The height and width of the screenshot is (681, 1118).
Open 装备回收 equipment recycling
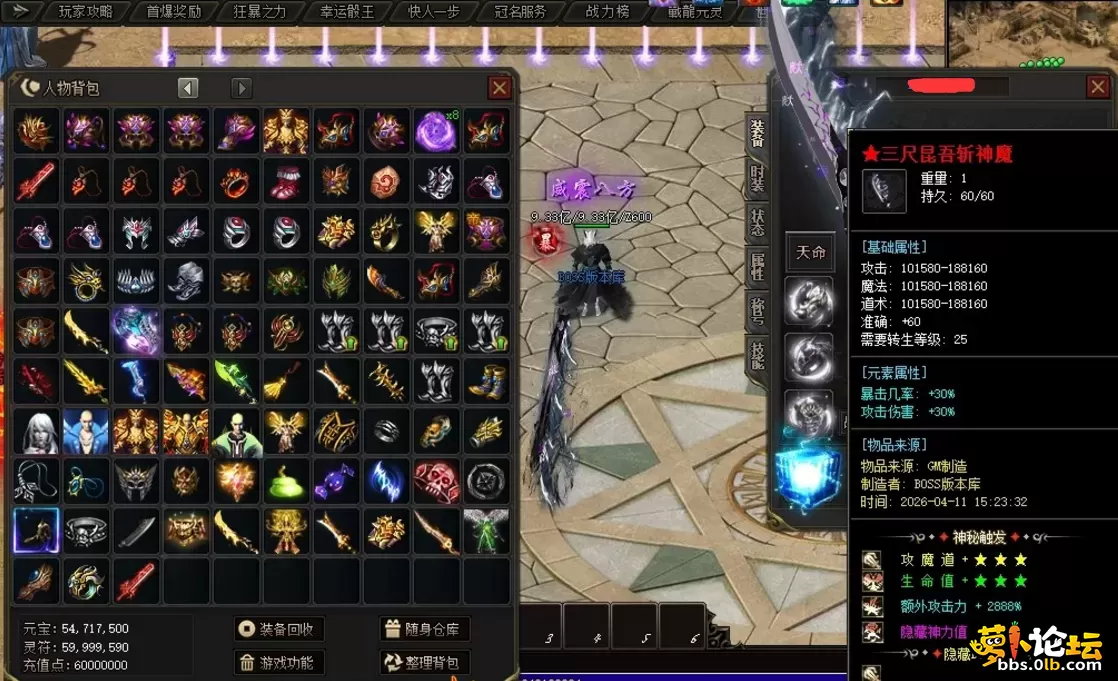280,629
